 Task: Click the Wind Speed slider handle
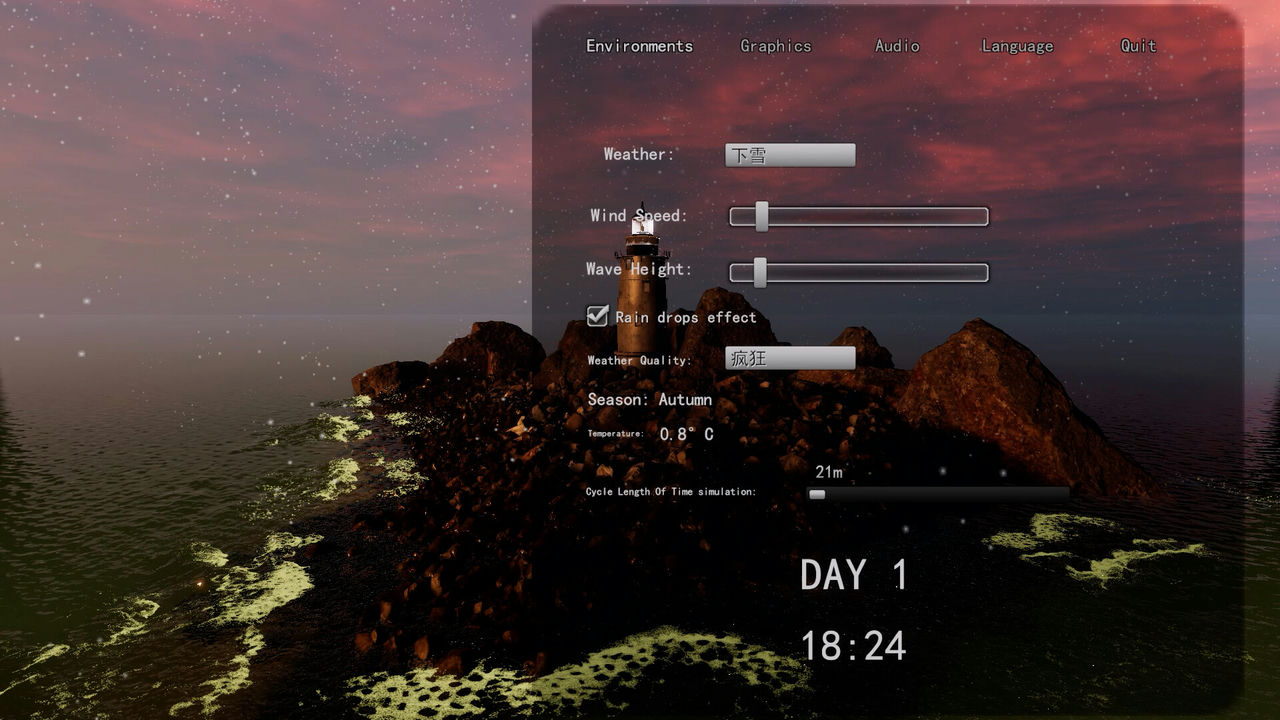click(762, 216)
